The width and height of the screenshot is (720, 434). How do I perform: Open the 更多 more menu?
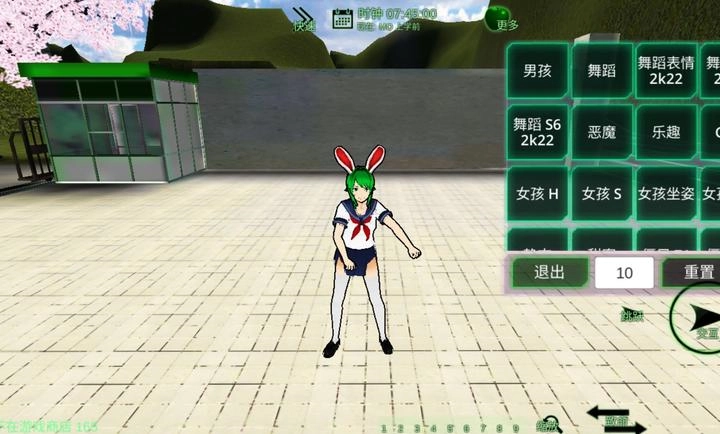tap(499, 18)
